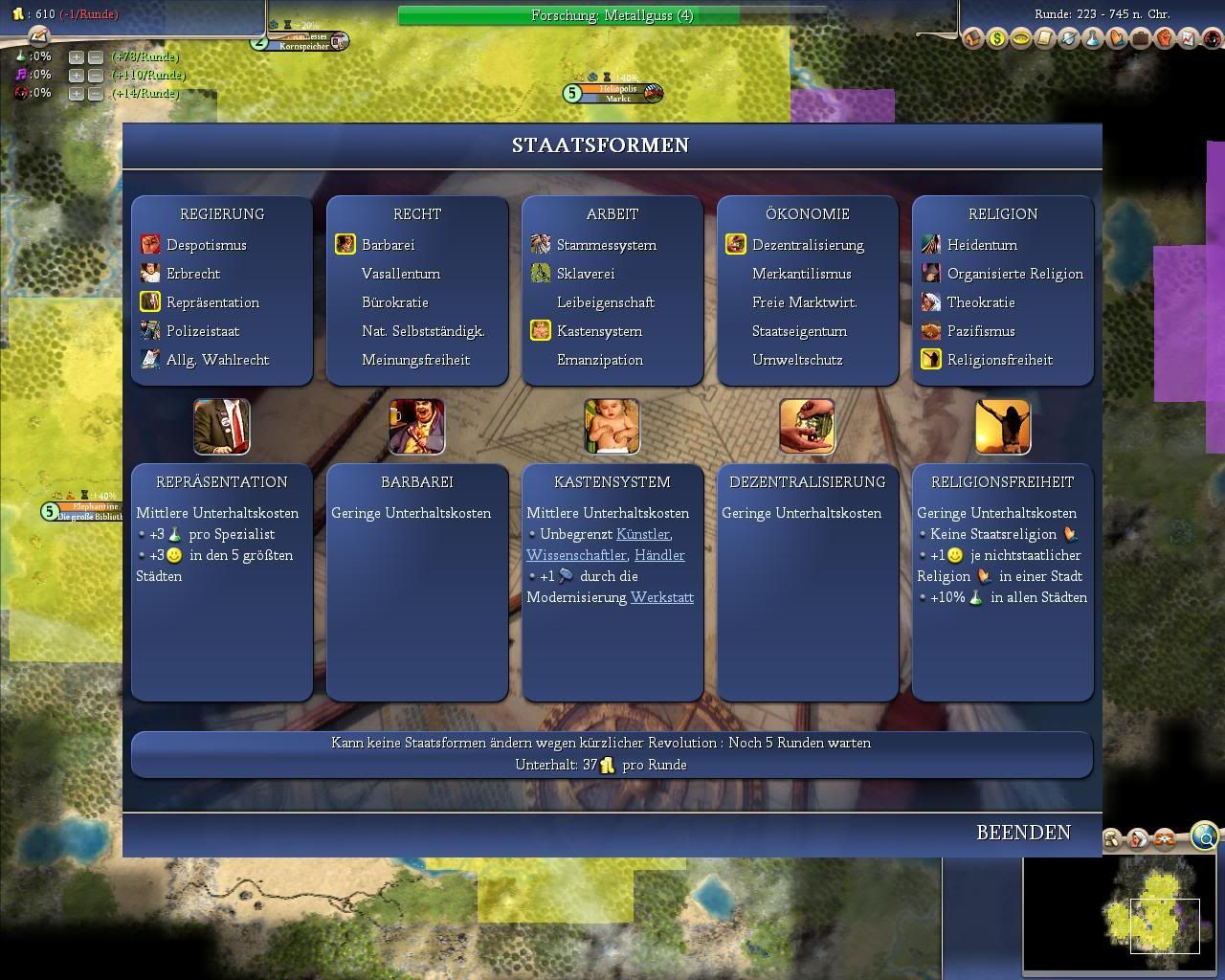Switch to Meinungsfreiheit civic

click(x=415, y=360)
